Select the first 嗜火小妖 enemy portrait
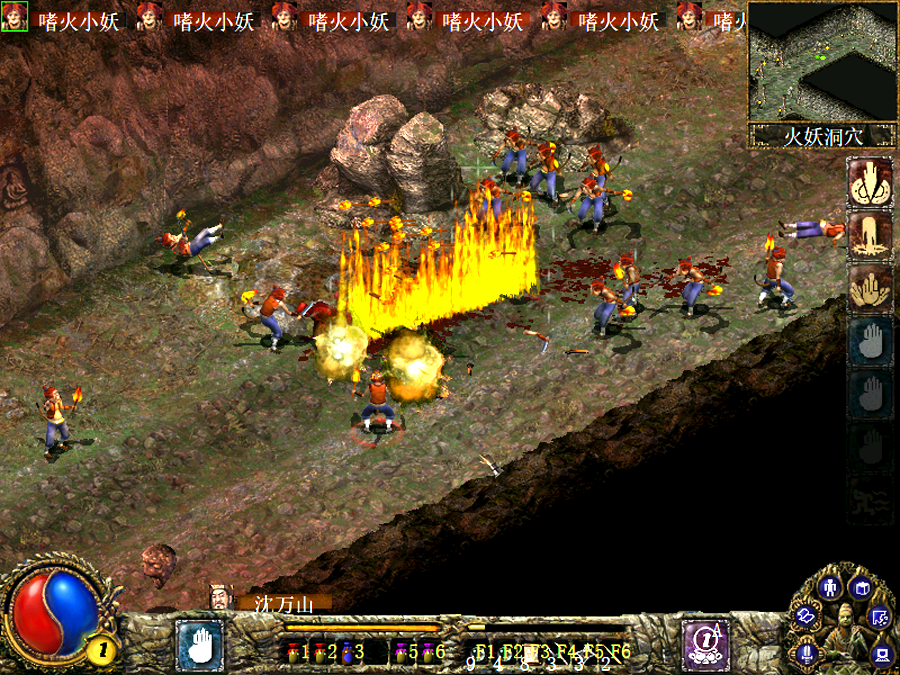 pyautogui.click(x=15, y=17)
